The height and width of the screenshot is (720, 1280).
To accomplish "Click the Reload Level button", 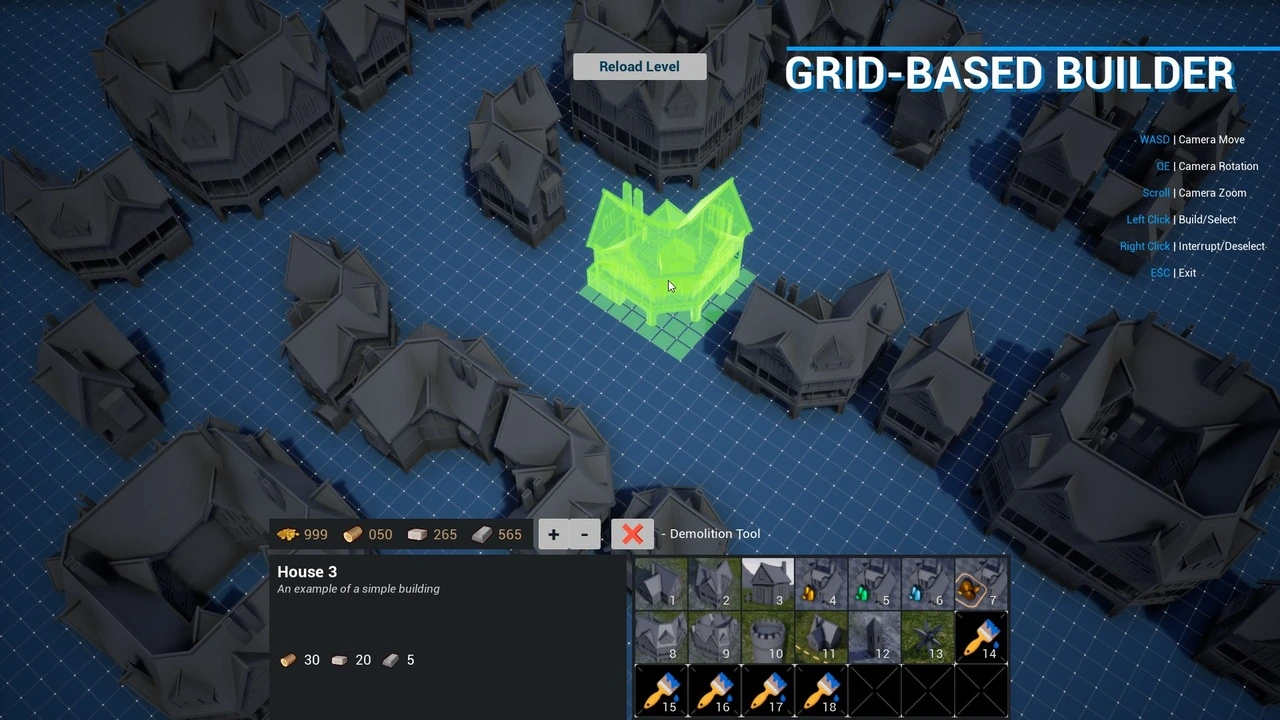I will pos(639,67).
